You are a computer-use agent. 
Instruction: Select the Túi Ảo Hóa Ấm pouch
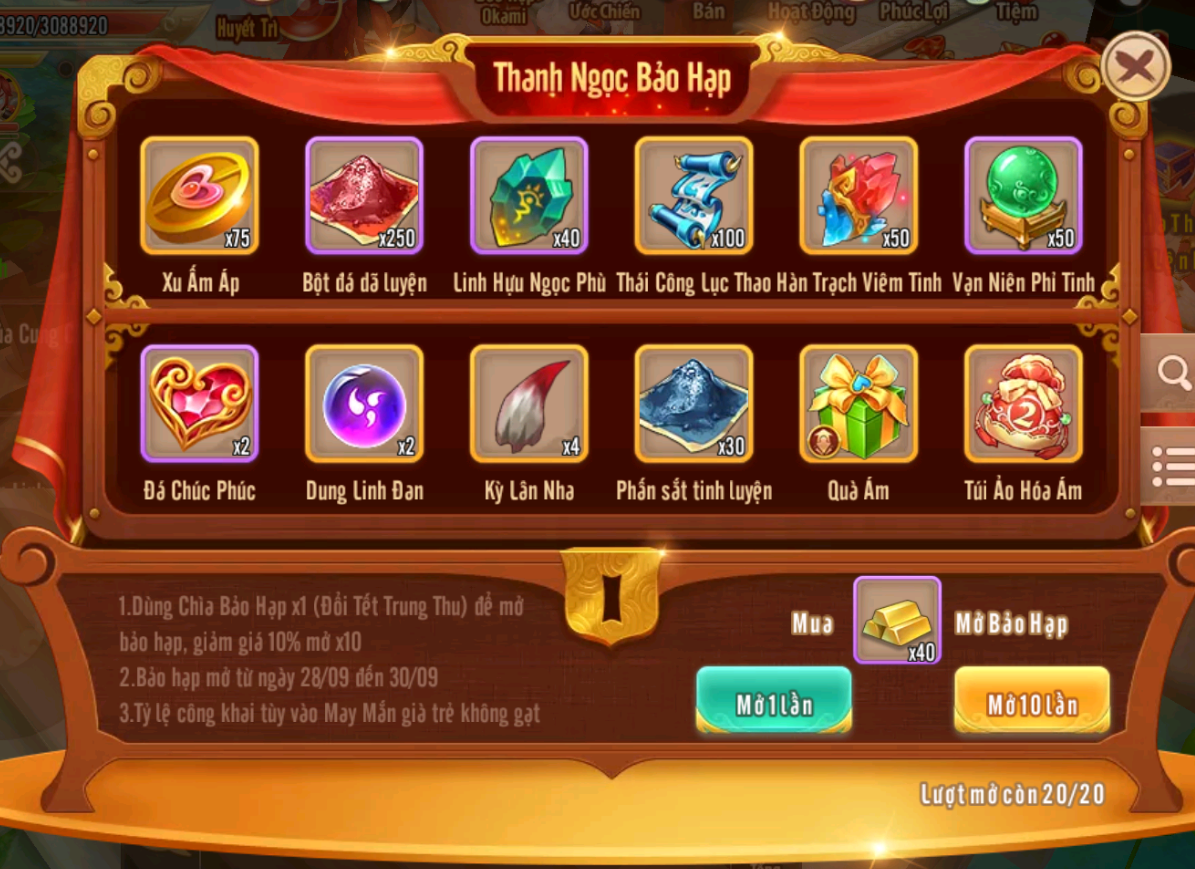[x=1023, y=404]
